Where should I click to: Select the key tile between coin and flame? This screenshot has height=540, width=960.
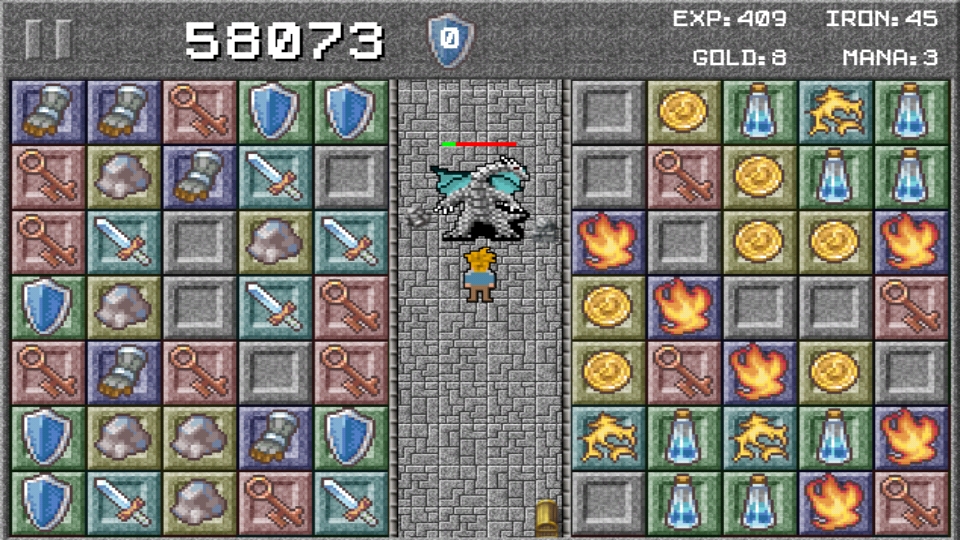[x=683, y=372]
